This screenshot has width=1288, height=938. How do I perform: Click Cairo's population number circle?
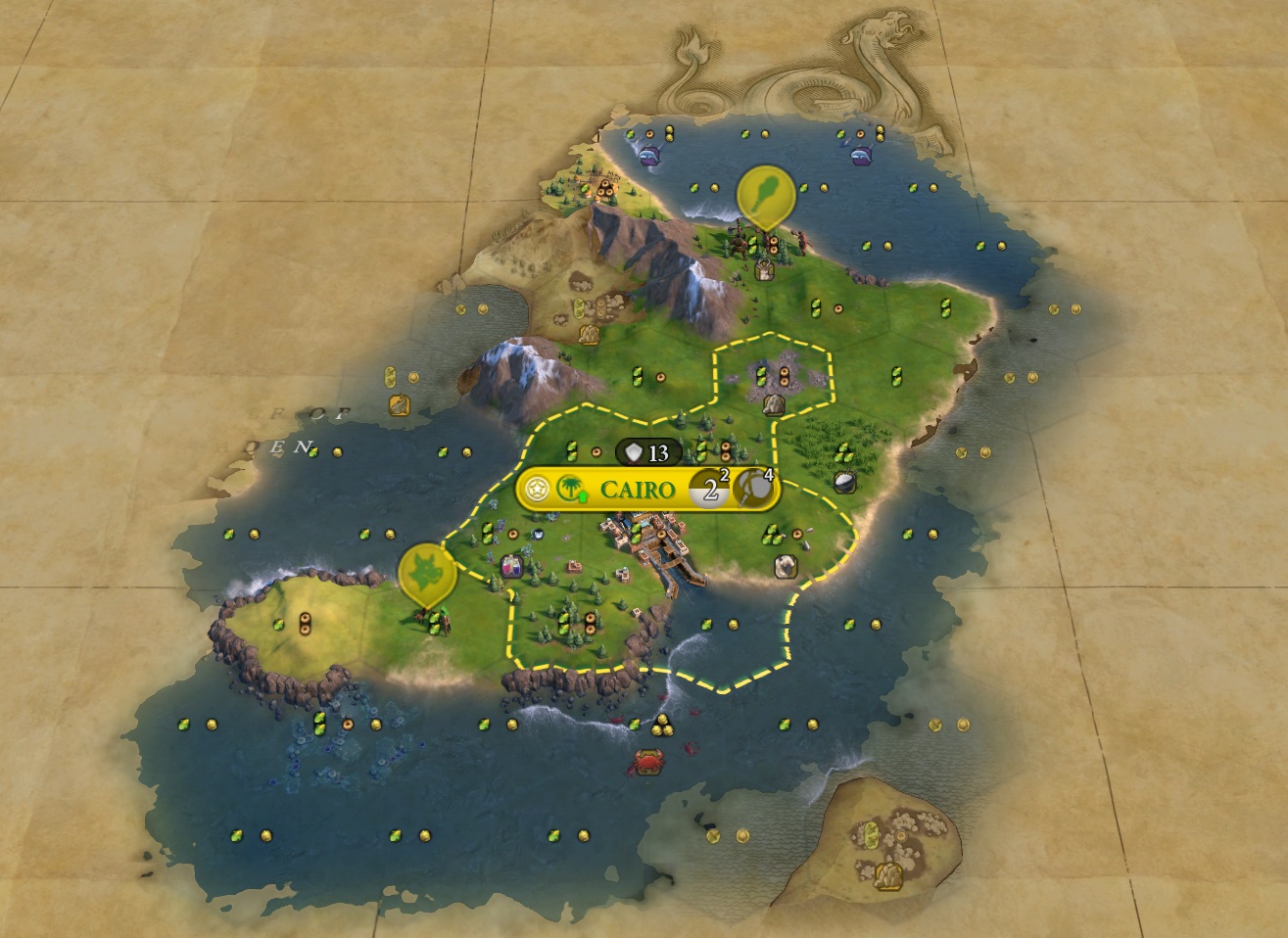coord(710,490)
